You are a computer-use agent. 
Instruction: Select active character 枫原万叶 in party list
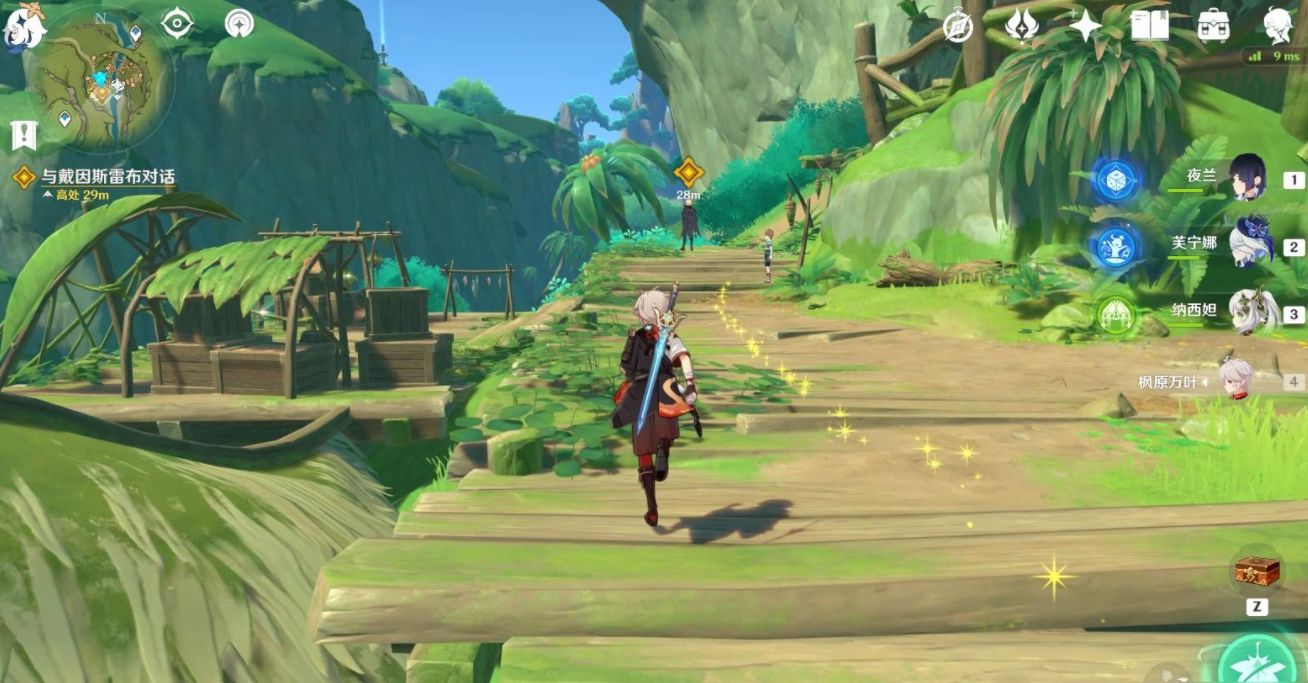point(1238,380)
